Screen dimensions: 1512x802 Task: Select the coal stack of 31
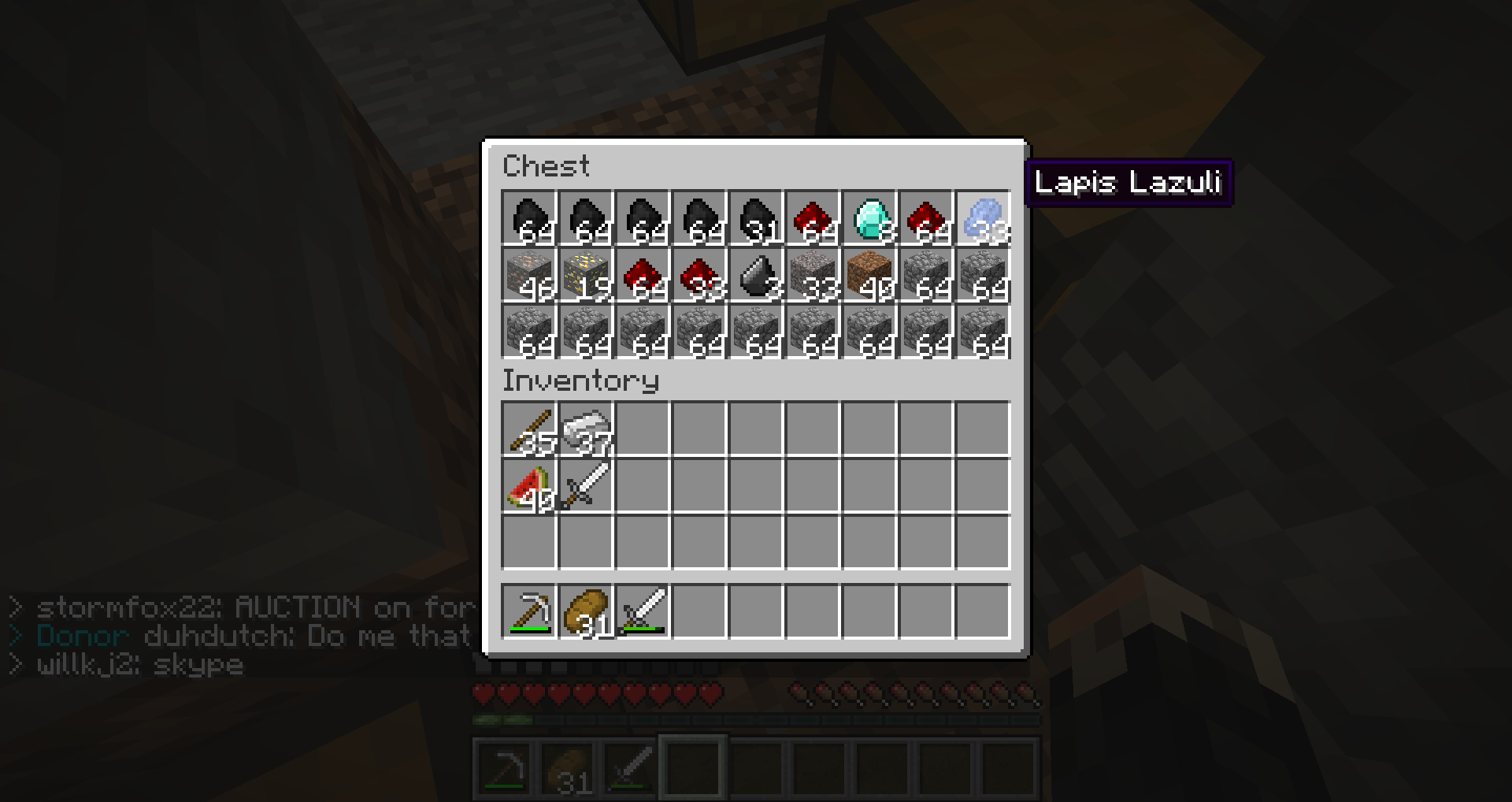(756, 218)
